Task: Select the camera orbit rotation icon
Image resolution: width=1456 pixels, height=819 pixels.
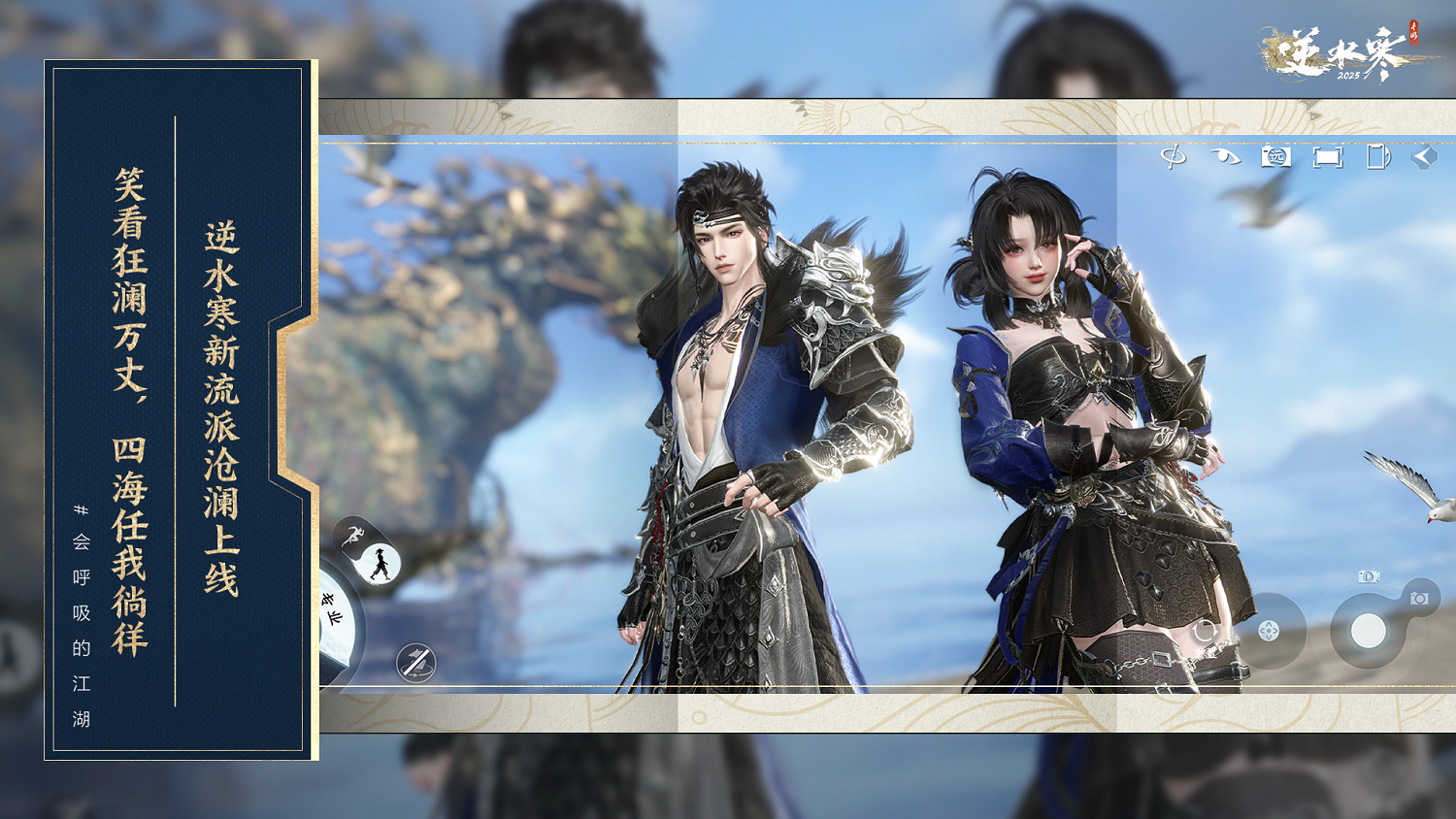Action: point(1175,155)
